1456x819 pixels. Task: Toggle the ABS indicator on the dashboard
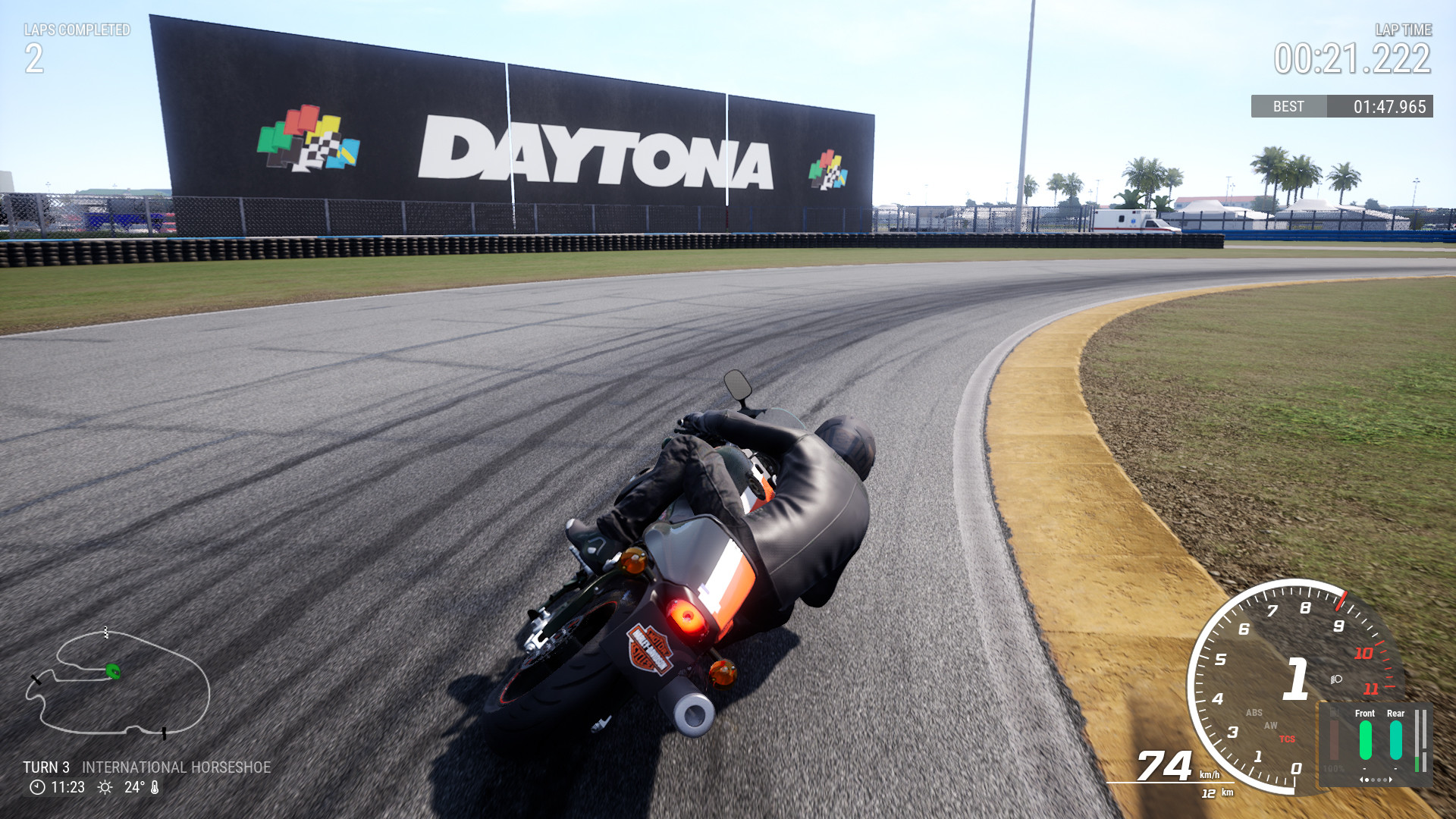point(1254,712)
